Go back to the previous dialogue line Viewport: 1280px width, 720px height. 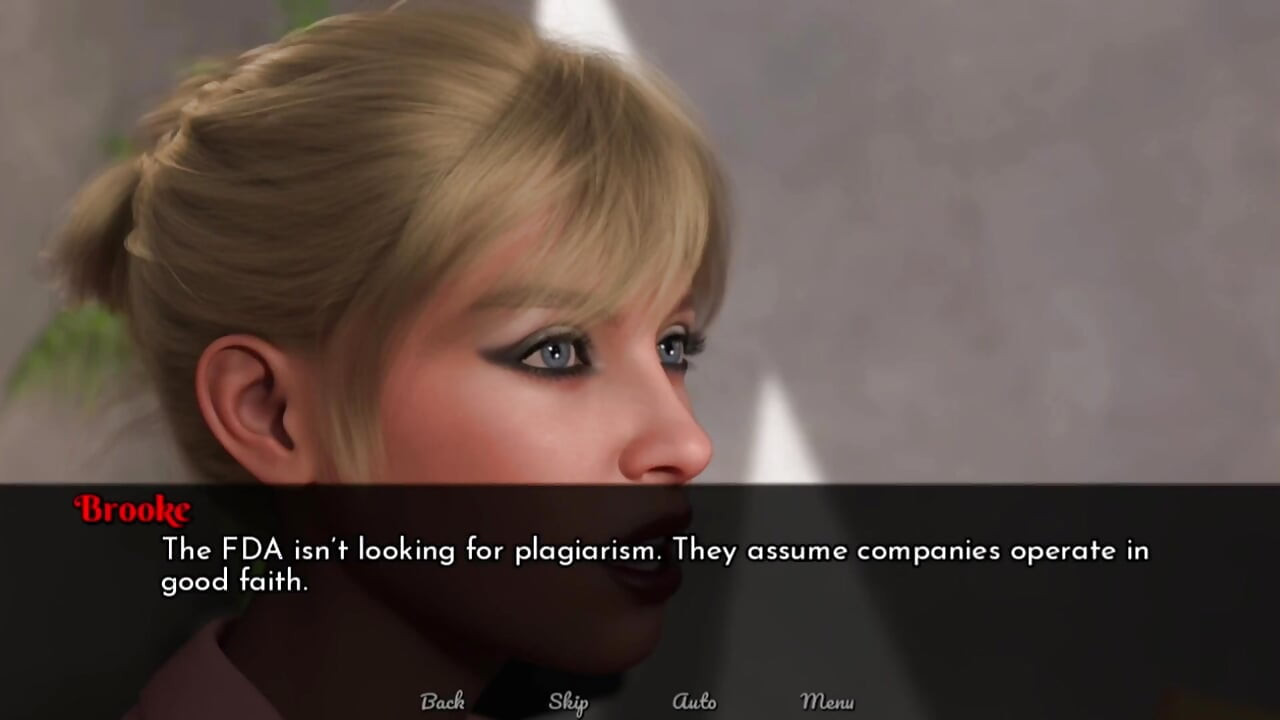(442, 702)
